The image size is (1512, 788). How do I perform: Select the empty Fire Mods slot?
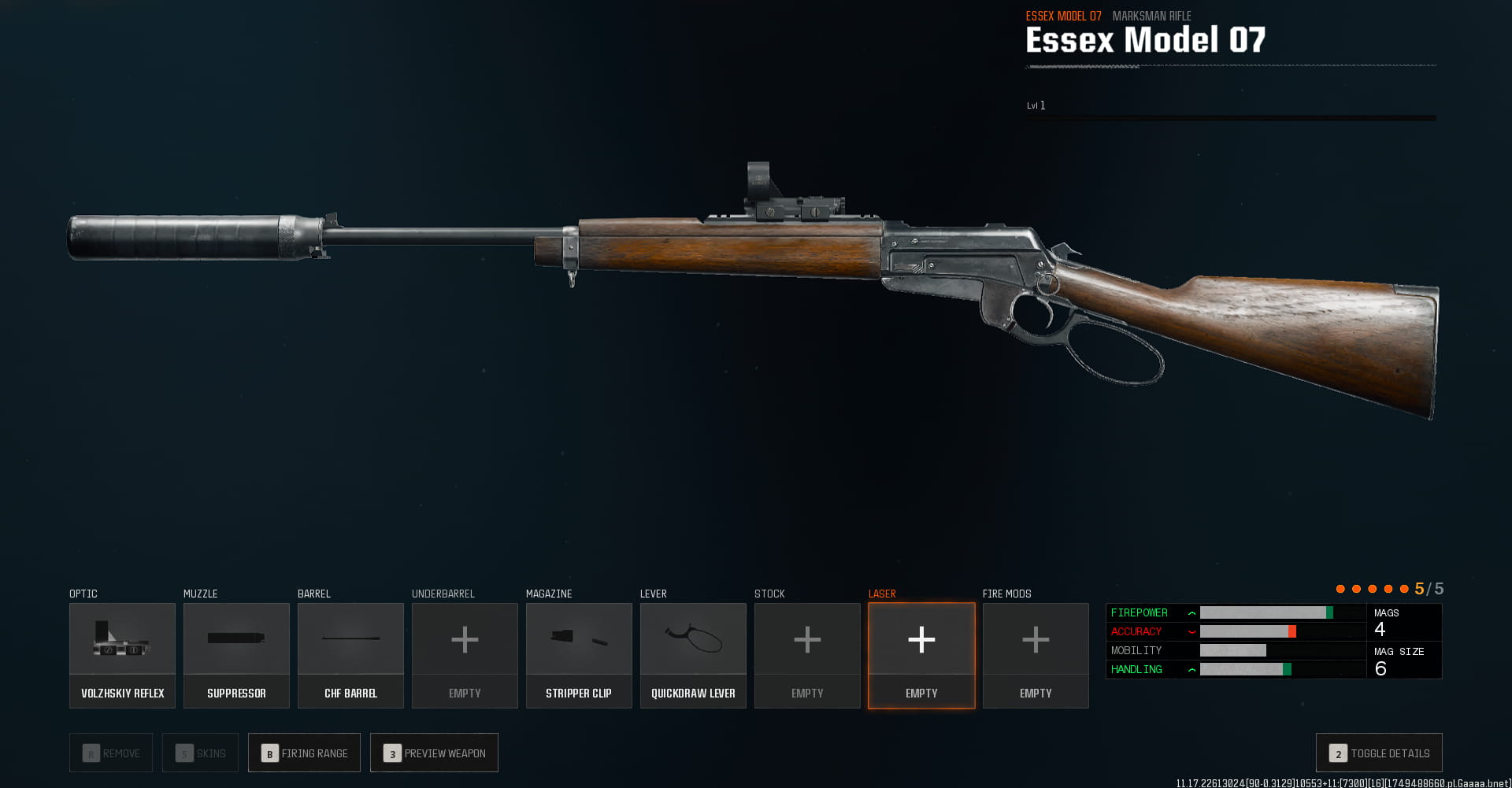click(x=1035, y=655)
